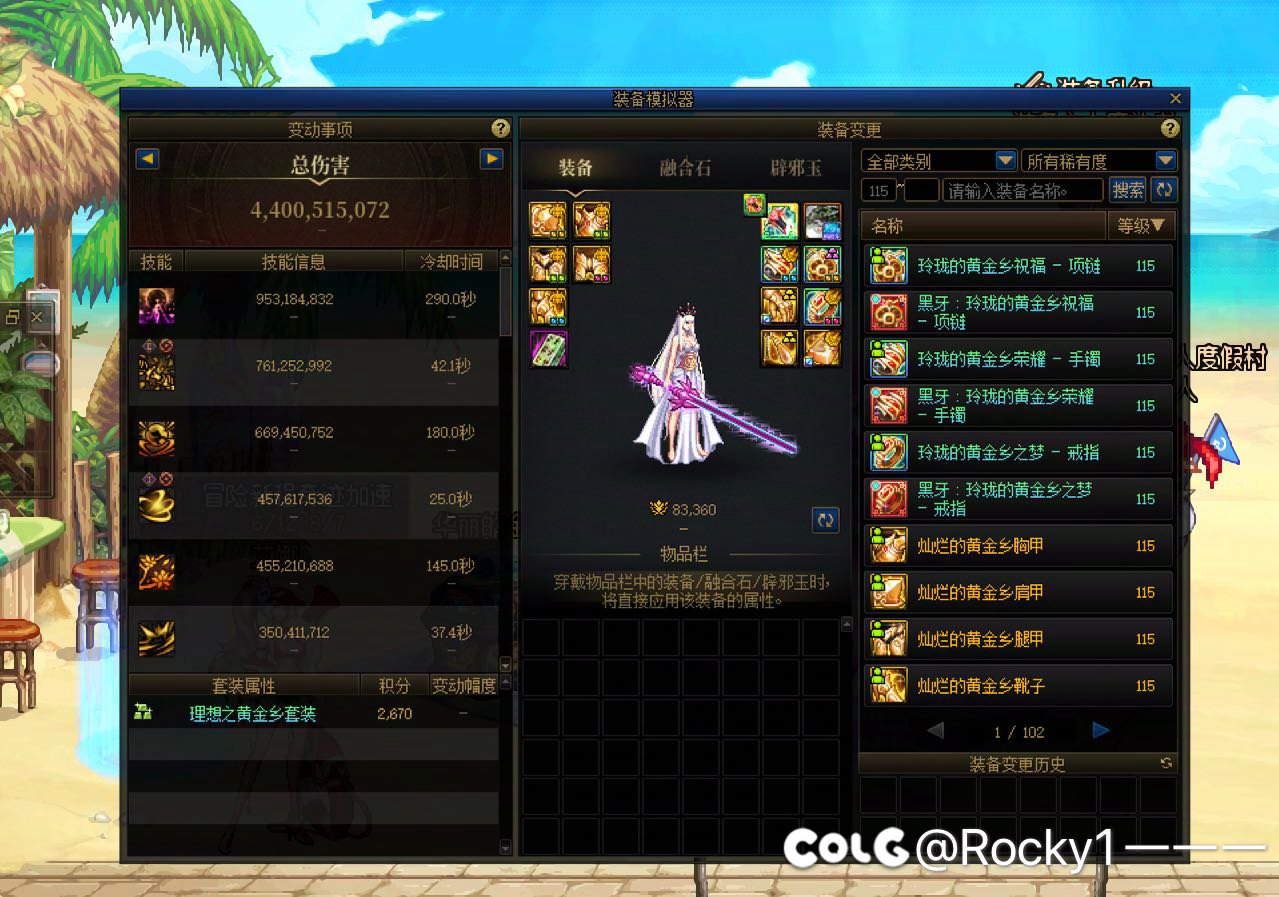Open the 辟邪玉 tab

[x=795, y=168]
